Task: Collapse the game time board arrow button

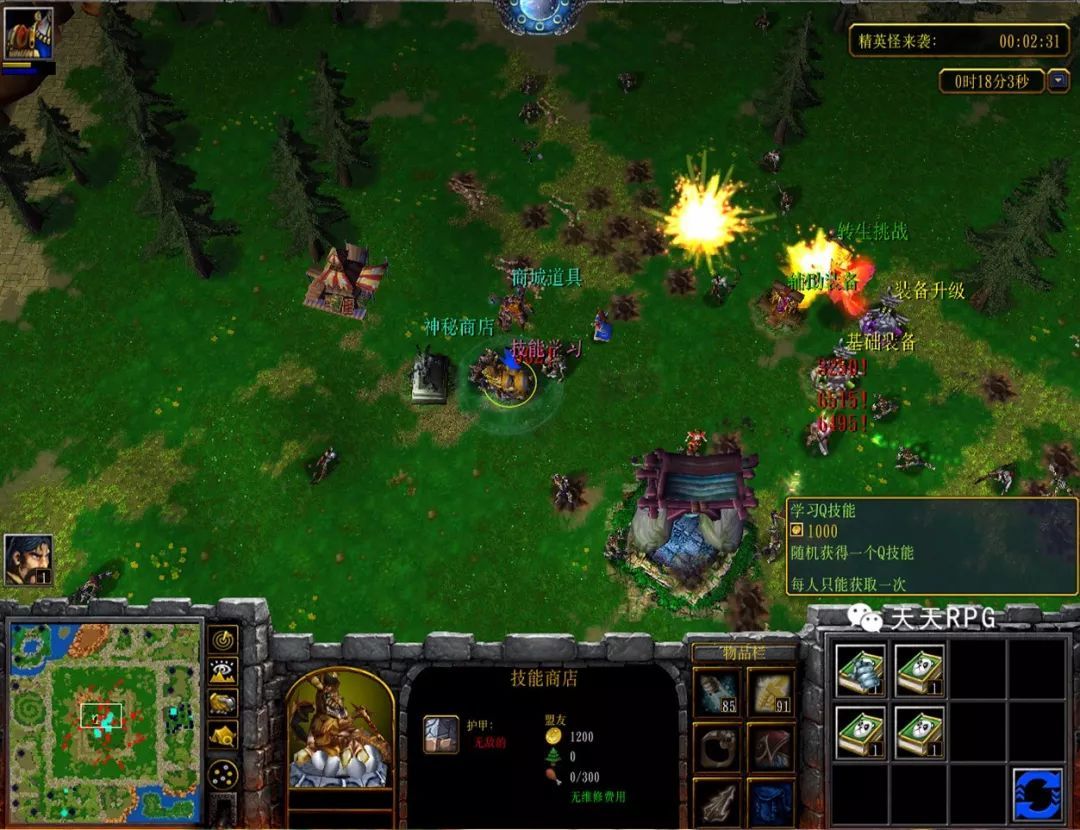Action: click(1057, 81)
